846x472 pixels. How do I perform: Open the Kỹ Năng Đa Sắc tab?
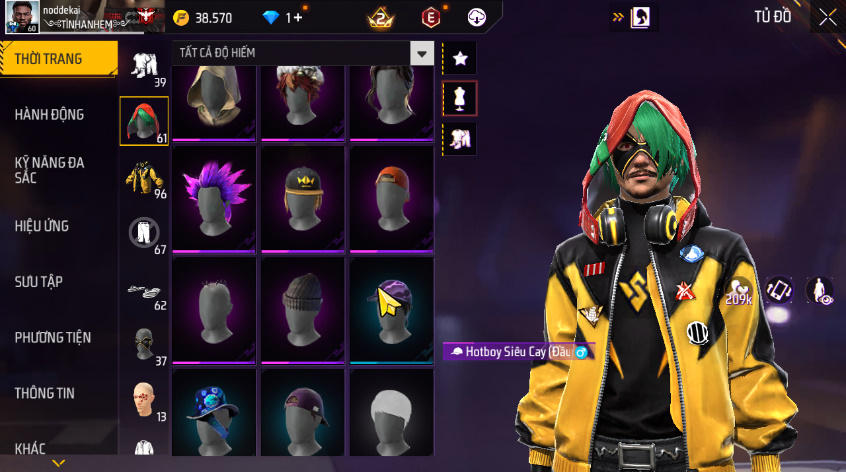point(50,169)
